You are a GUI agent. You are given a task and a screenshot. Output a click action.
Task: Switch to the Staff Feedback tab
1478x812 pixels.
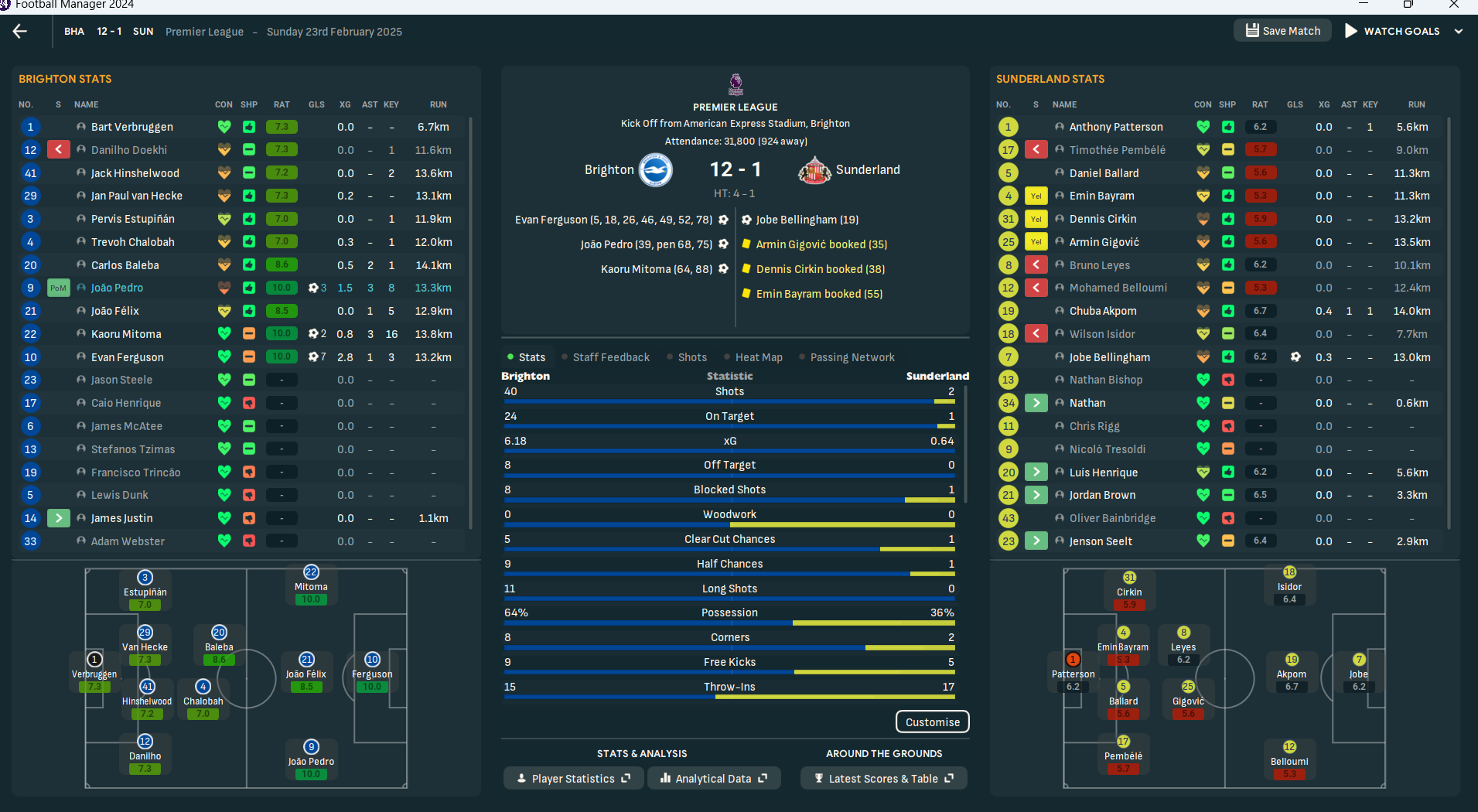pos(610,357)
